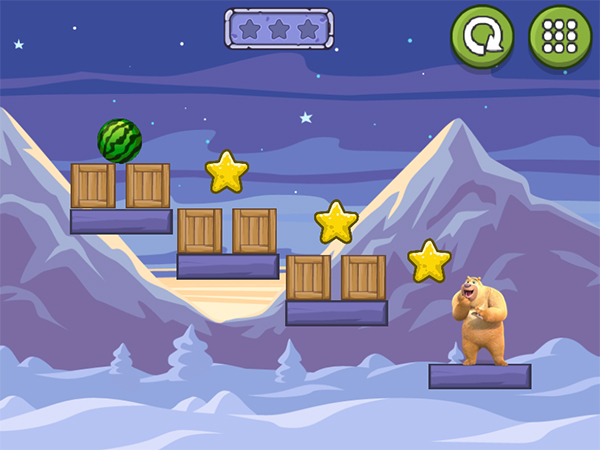The image size is (600, 450).
Task: Restart the level with the circular arrow button
Action: click(481, 38)
